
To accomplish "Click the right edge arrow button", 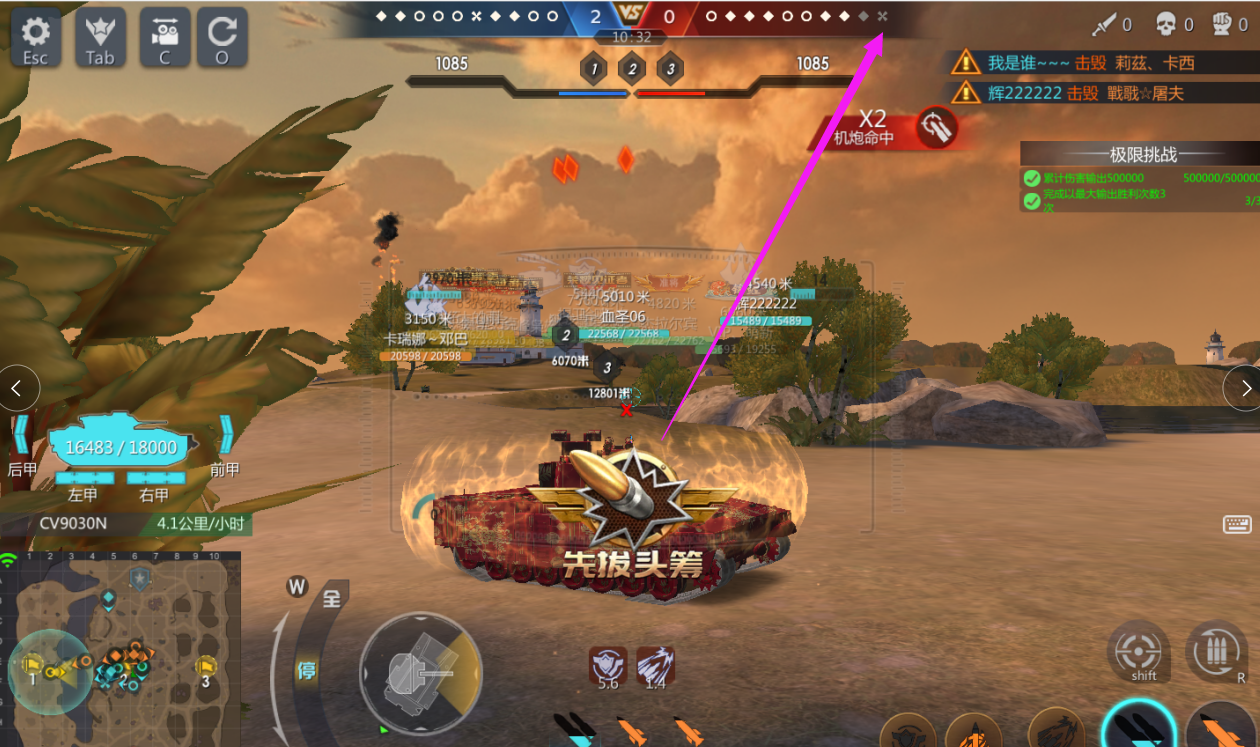I will pyautogui.click(x=1242, y=388).
